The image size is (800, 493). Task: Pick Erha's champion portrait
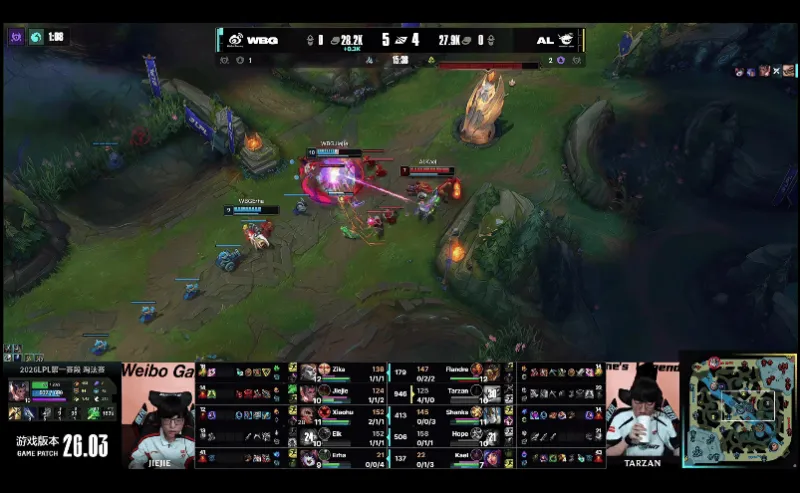coord(308,456)
